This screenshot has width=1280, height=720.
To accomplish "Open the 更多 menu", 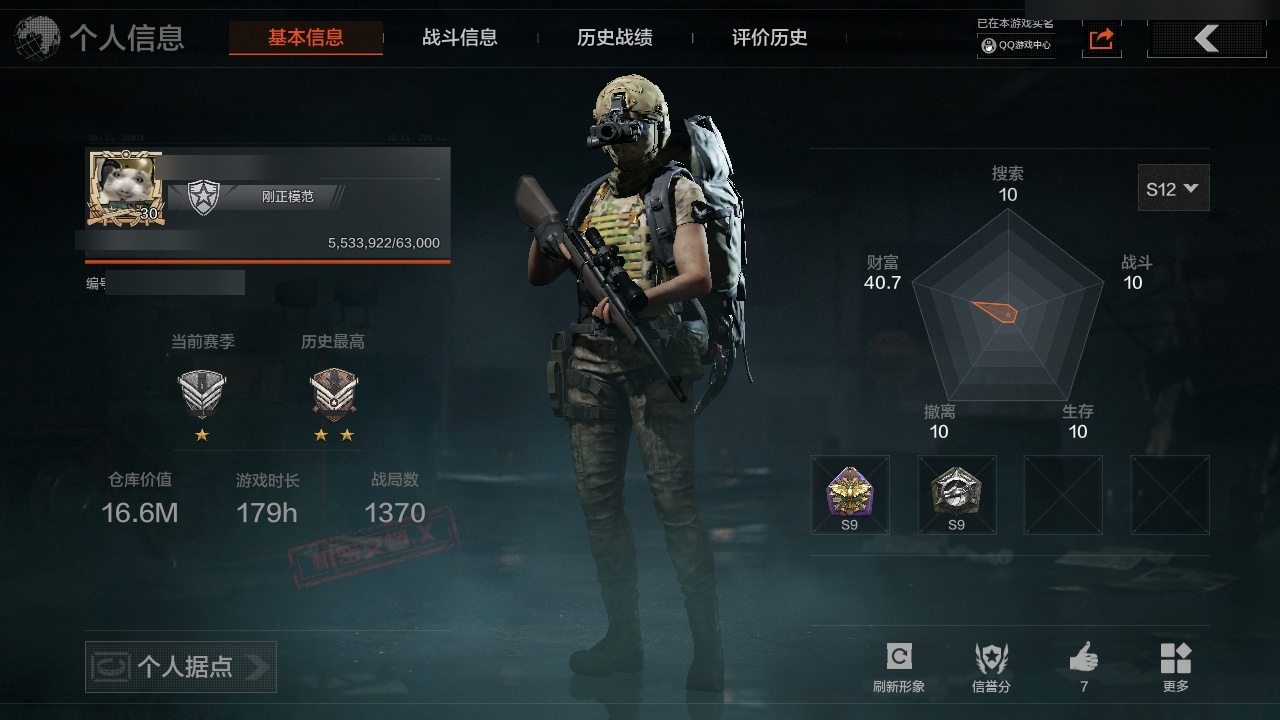I will [x=1176, y=666].
